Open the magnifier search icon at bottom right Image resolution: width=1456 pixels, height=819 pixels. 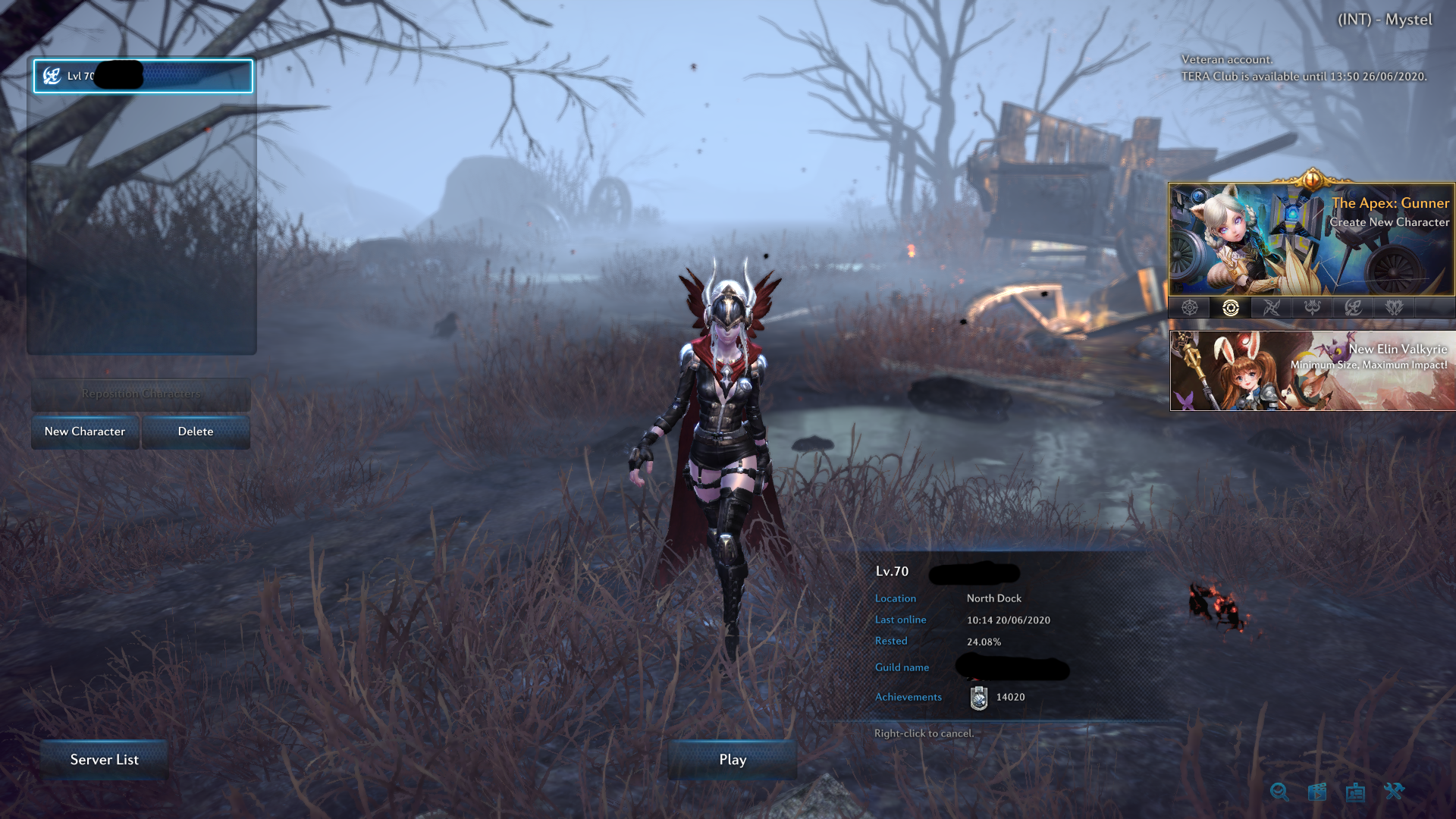point(1279,792)
